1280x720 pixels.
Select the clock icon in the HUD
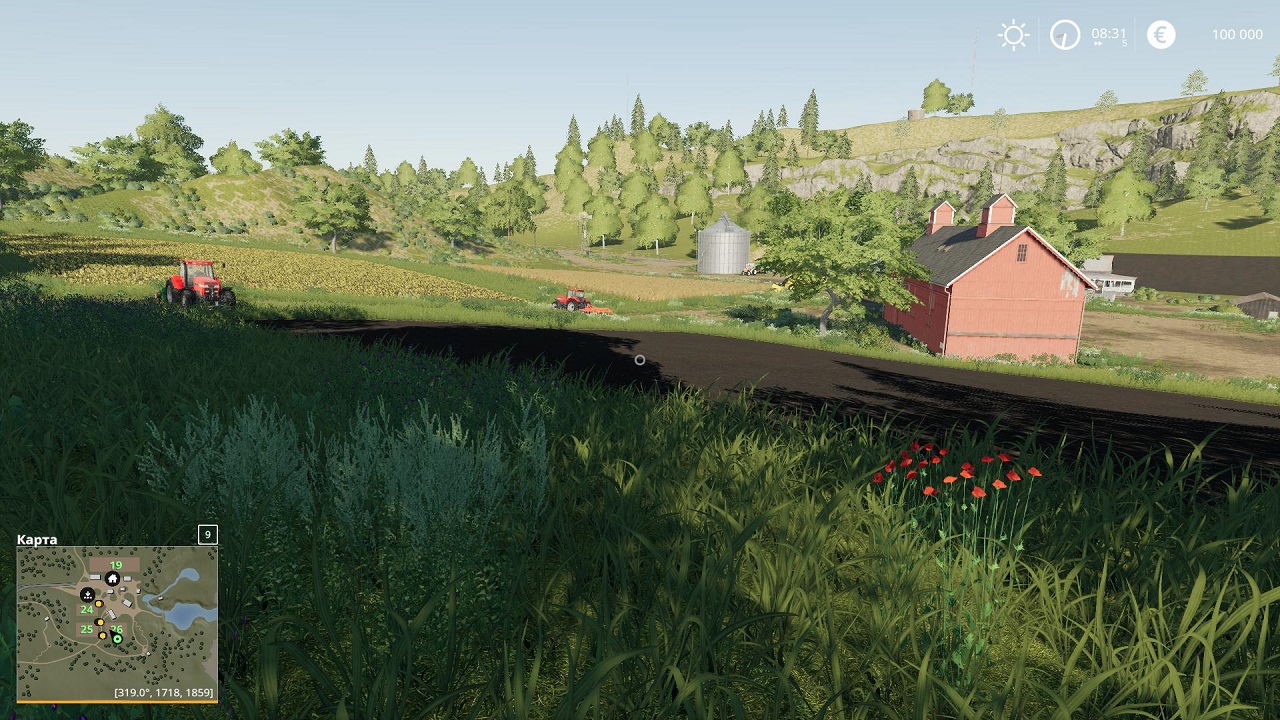(1065, 35)
